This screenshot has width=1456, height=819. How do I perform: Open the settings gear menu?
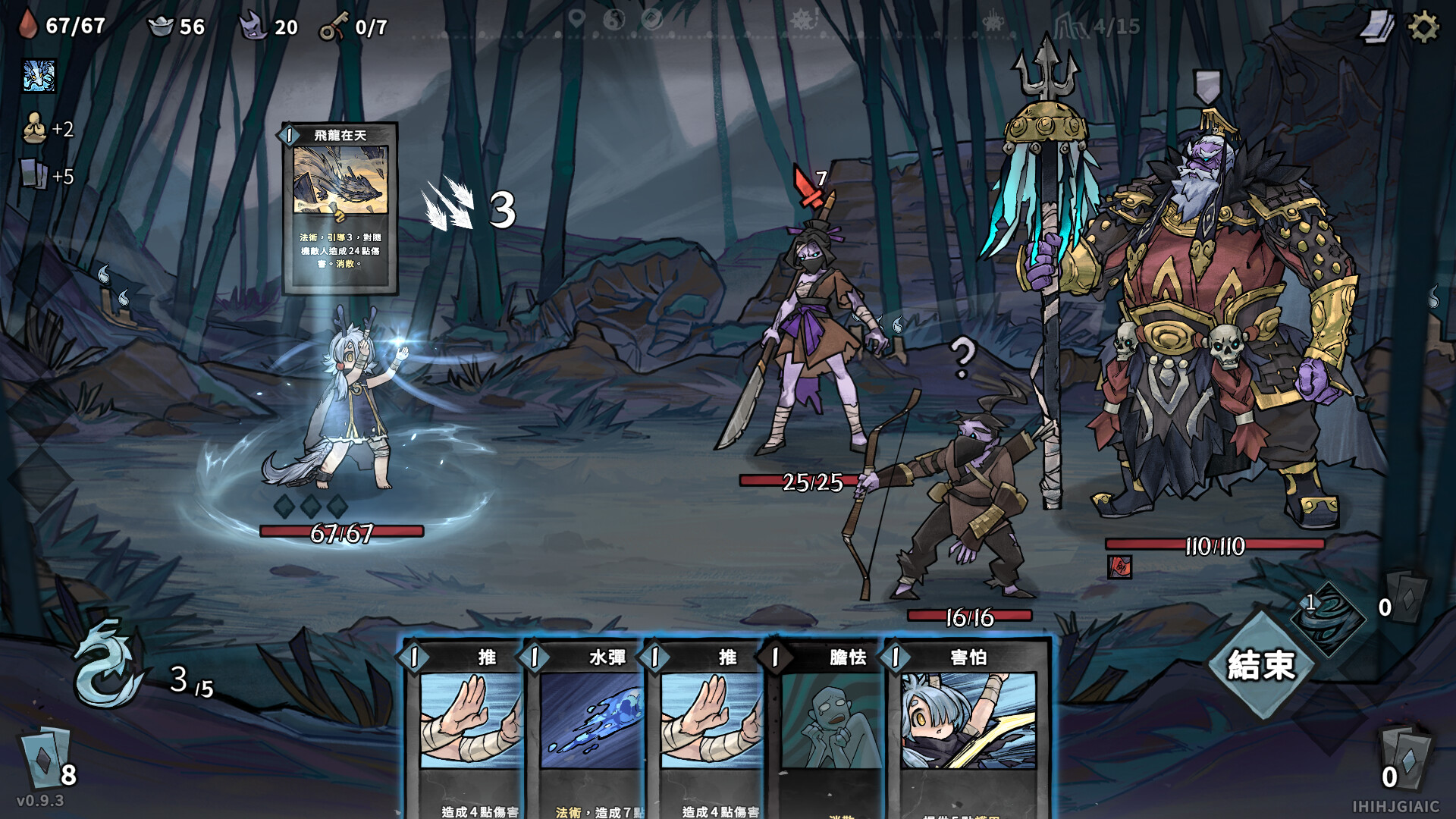1423,27
